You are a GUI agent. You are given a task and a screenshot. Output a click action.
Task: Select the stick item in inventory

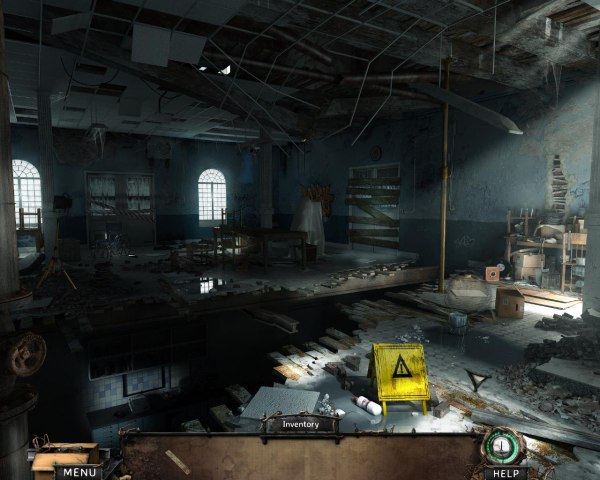[x=178, y=461]
